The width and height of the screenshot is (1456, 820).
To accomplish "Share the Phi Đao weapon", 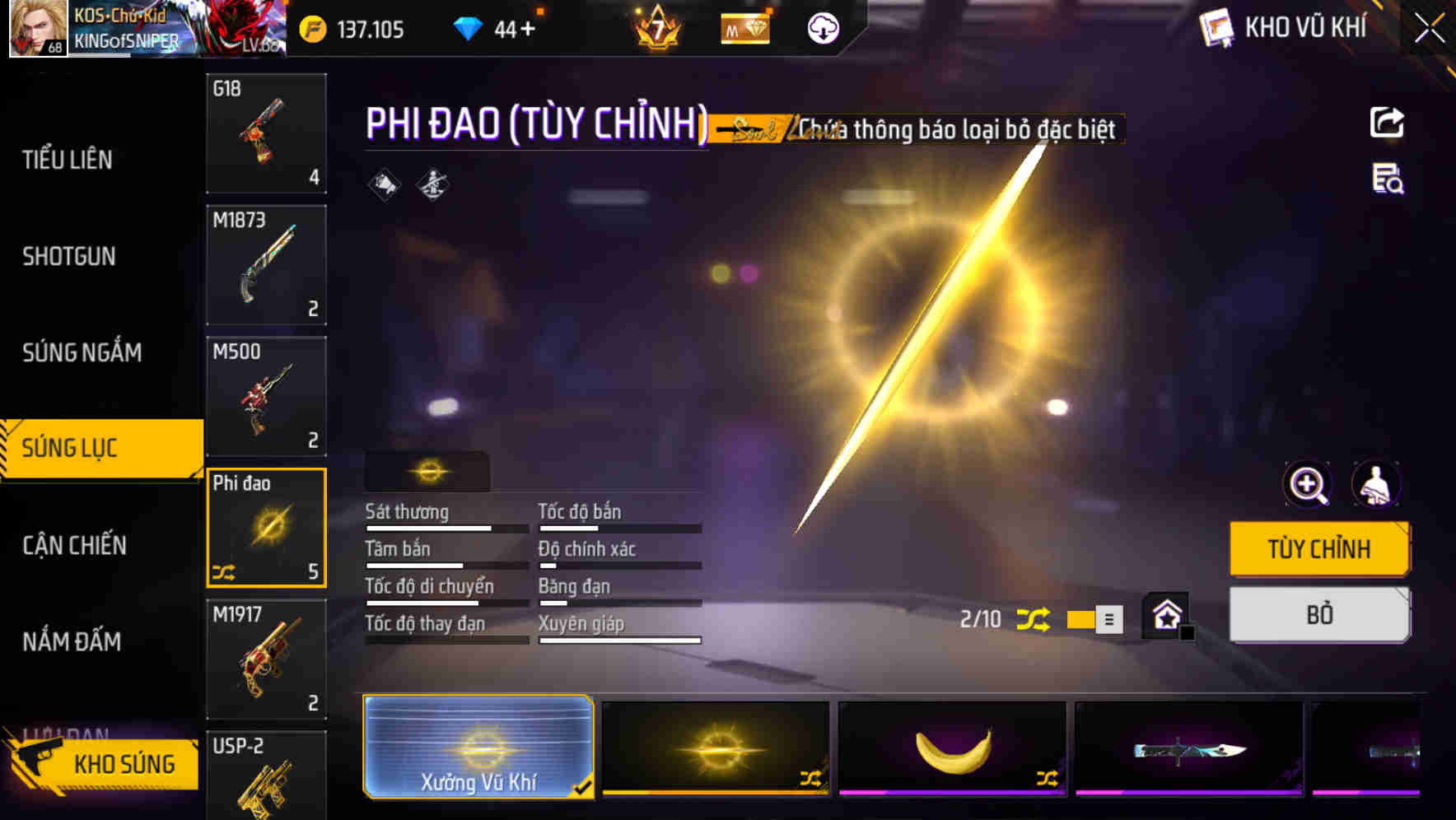I will click(x=1388, y=122).
